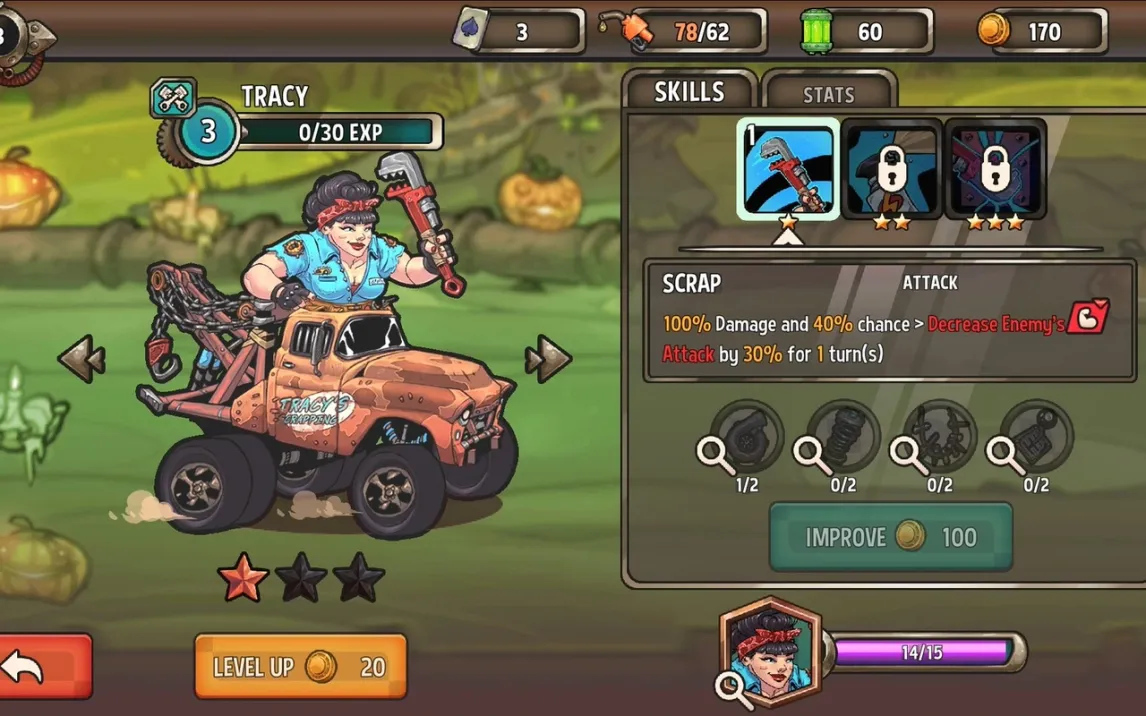Select the Scrap wrench skill icon
1146x716 pixels.
(788, 168)
